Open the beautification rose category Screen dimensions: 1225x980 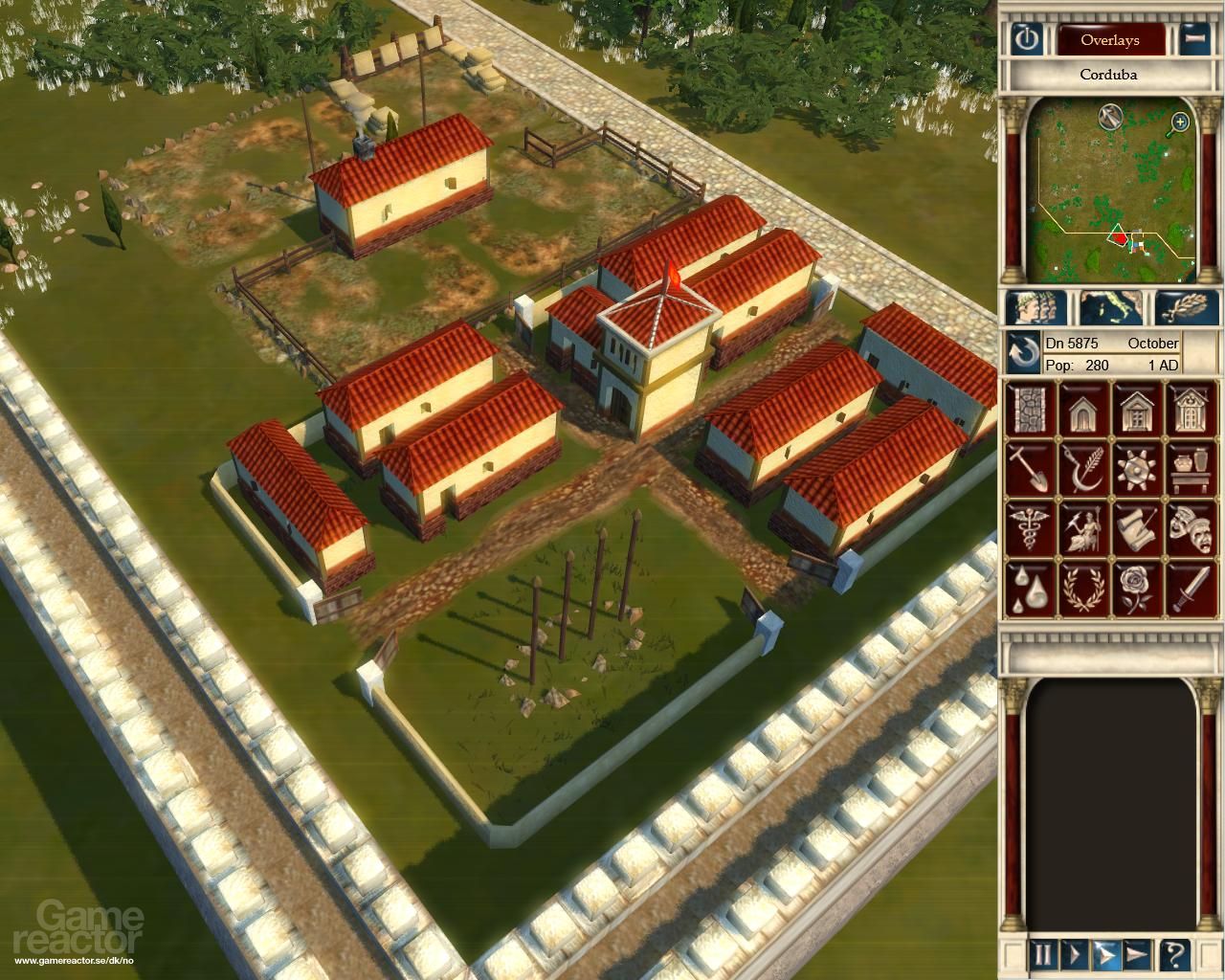[1137, 587]
